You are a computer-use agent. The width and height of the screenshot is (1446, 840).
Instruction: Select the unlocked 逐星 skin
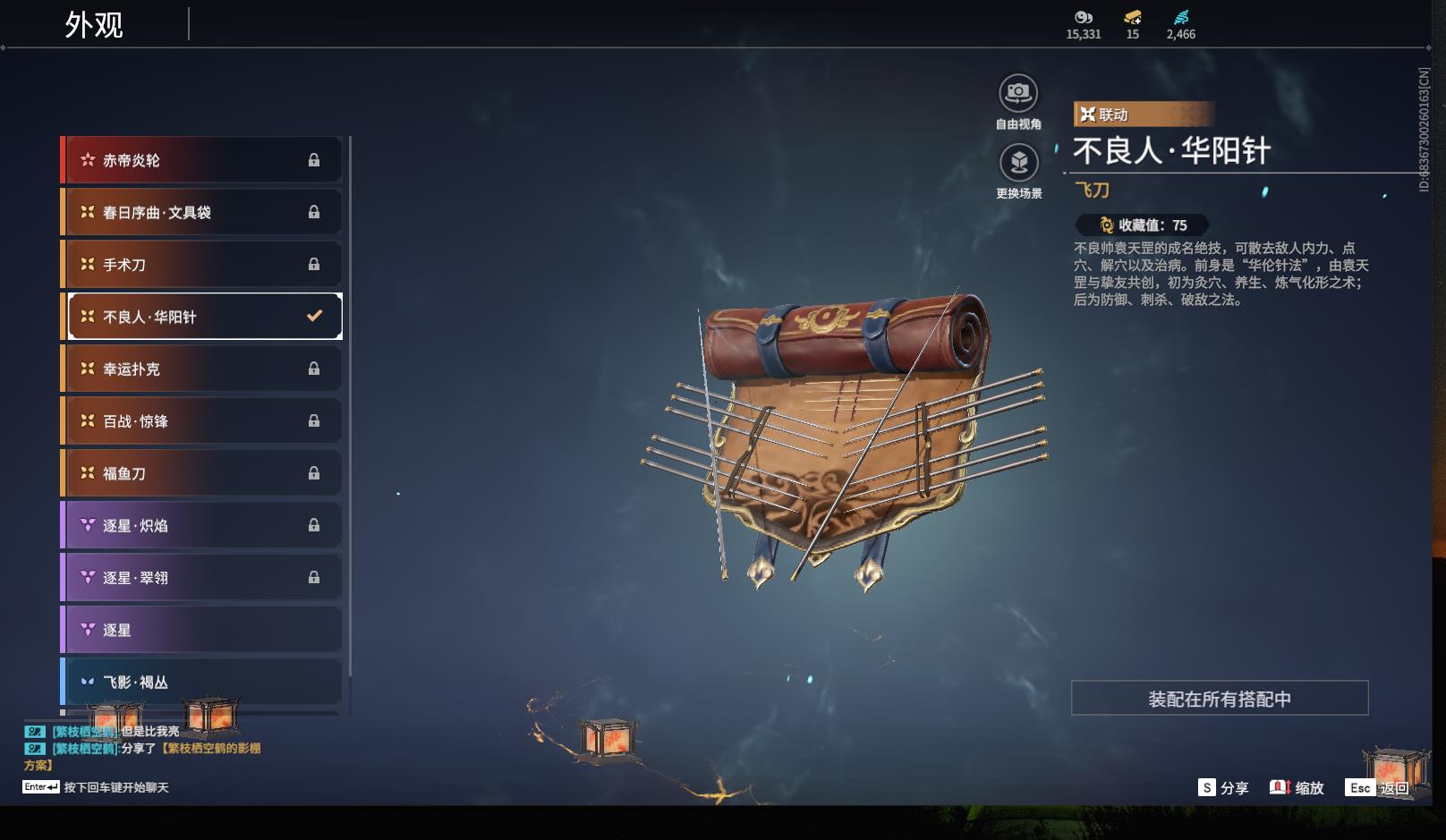[203, 630]
